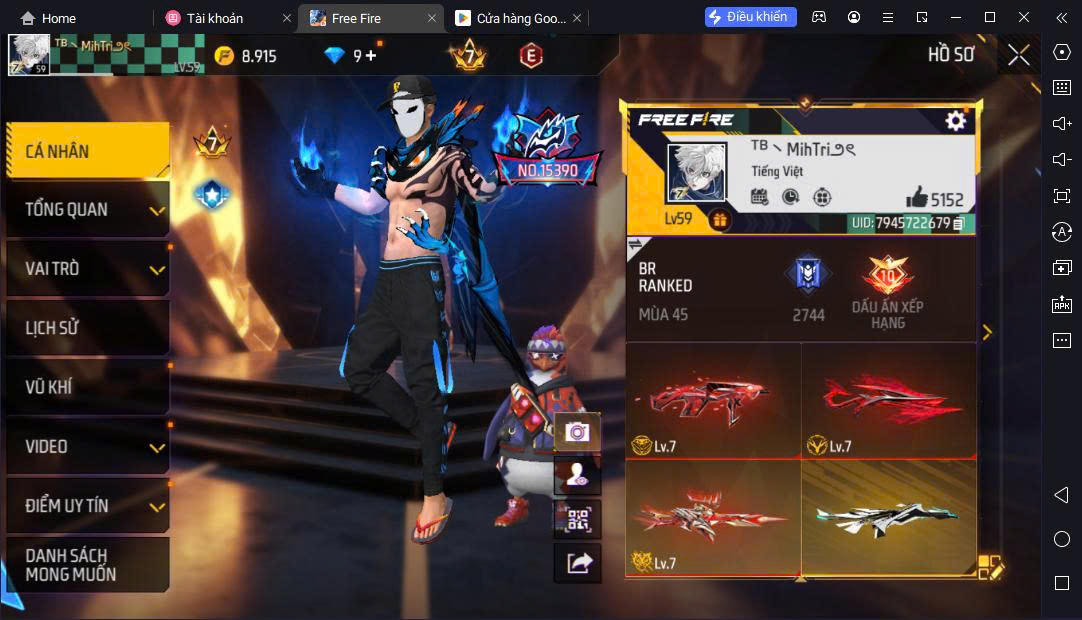Viewport: 1082px width, 620px height.
Task: Close the HỒ SƠ profile screen
Action: click(x=1018, y=55)
